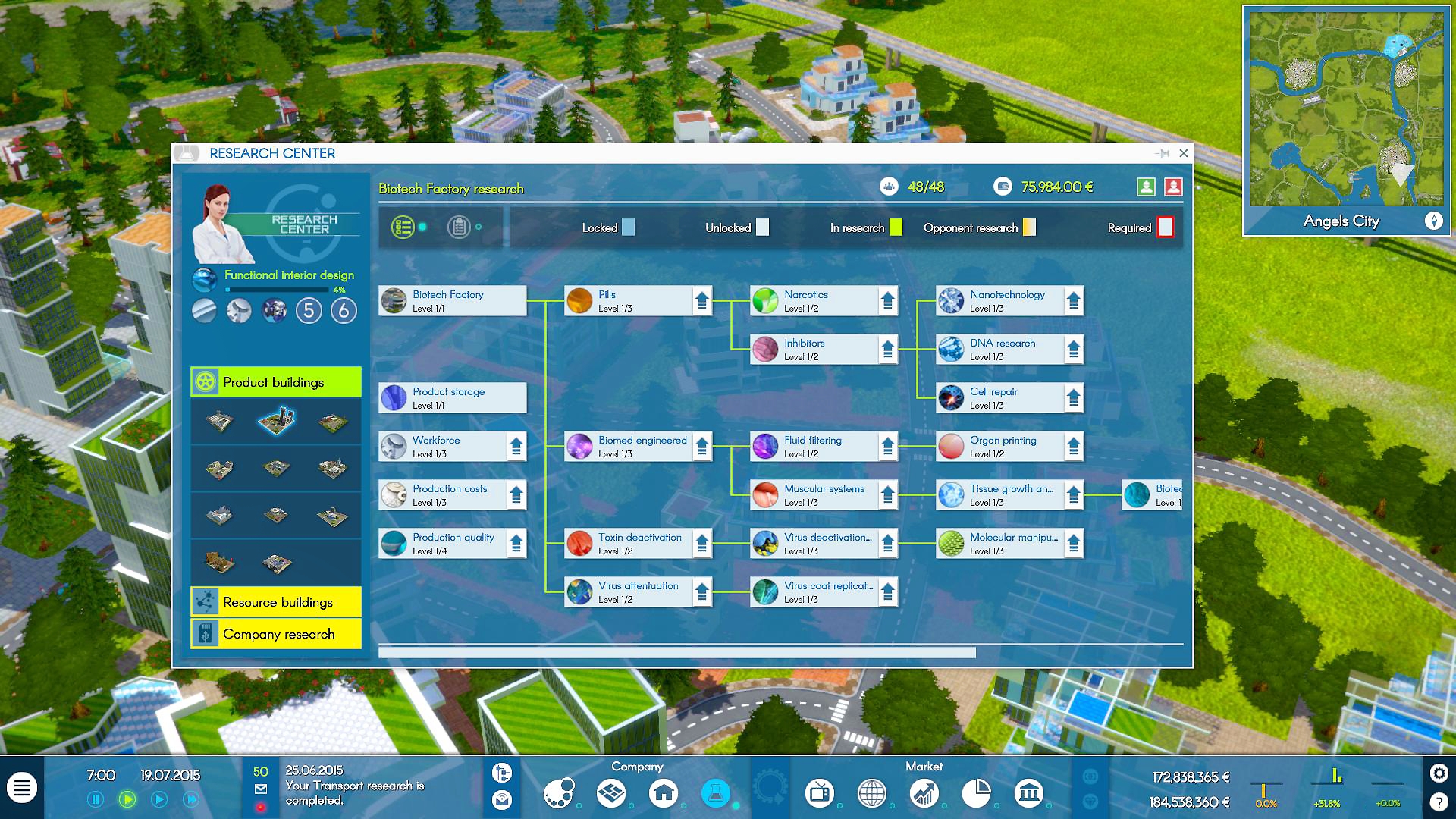Open the TV advertising icon under Market
The height and width of the screenshot is (819, 1456).
pyautogui.click(x=820, y=793)
